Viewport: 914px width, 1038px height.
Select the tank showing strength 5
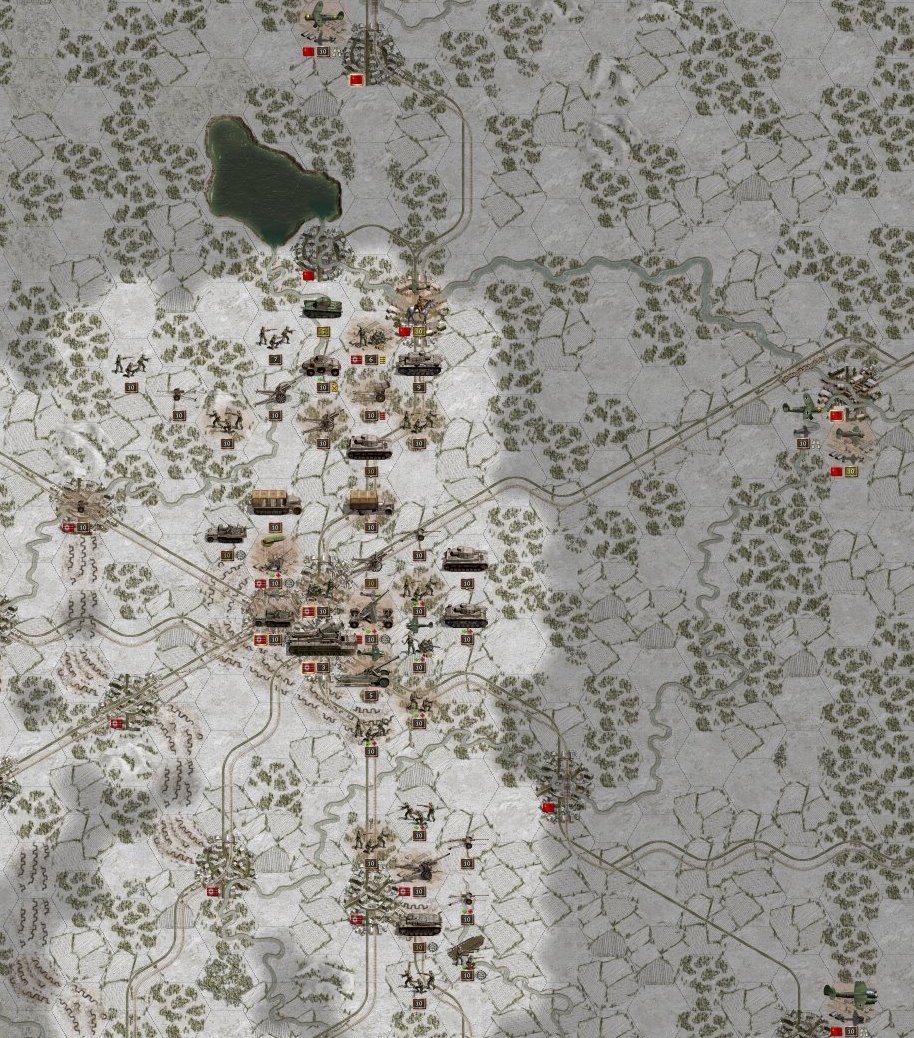pos(322,307)
